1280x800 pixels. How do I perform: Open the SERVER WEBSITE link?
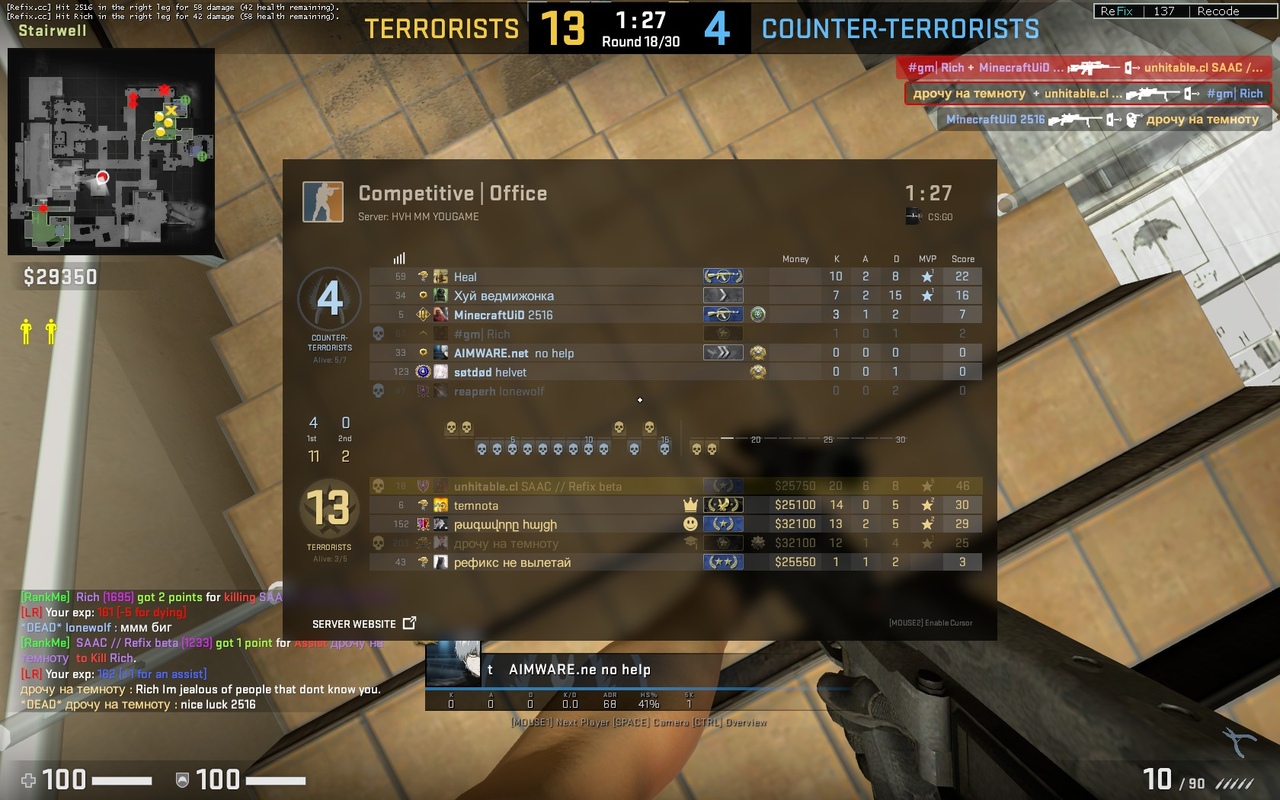[363, 623]
